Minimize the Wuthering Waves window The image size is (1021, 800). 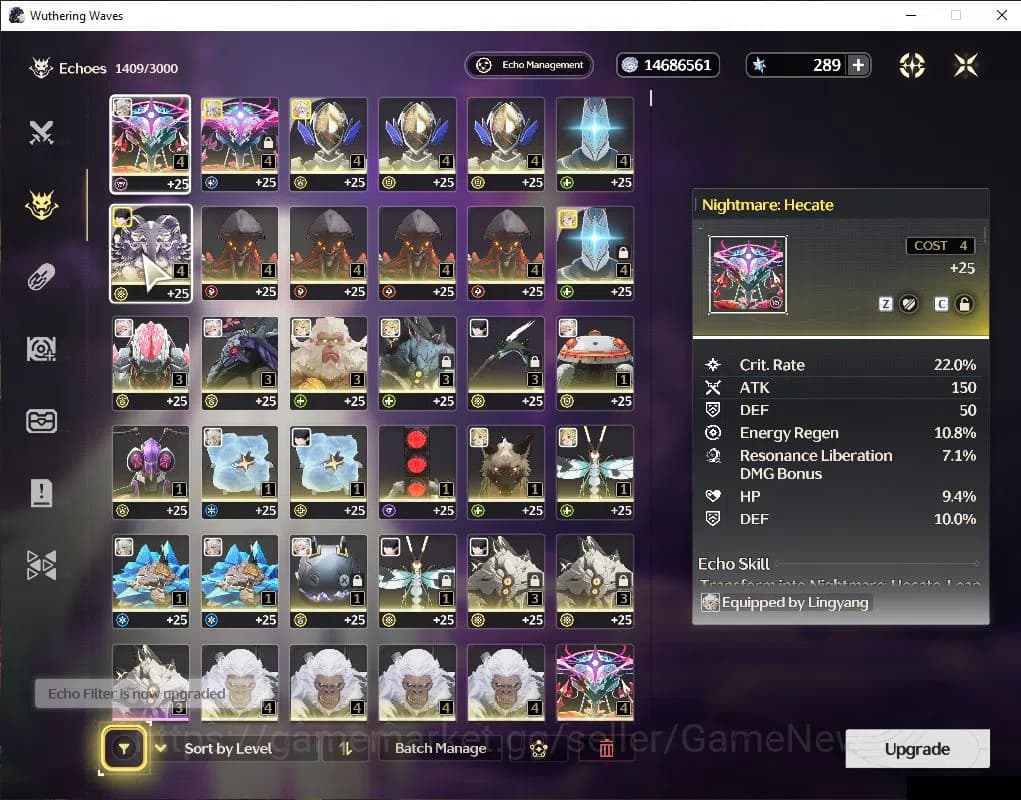(910, 15)
